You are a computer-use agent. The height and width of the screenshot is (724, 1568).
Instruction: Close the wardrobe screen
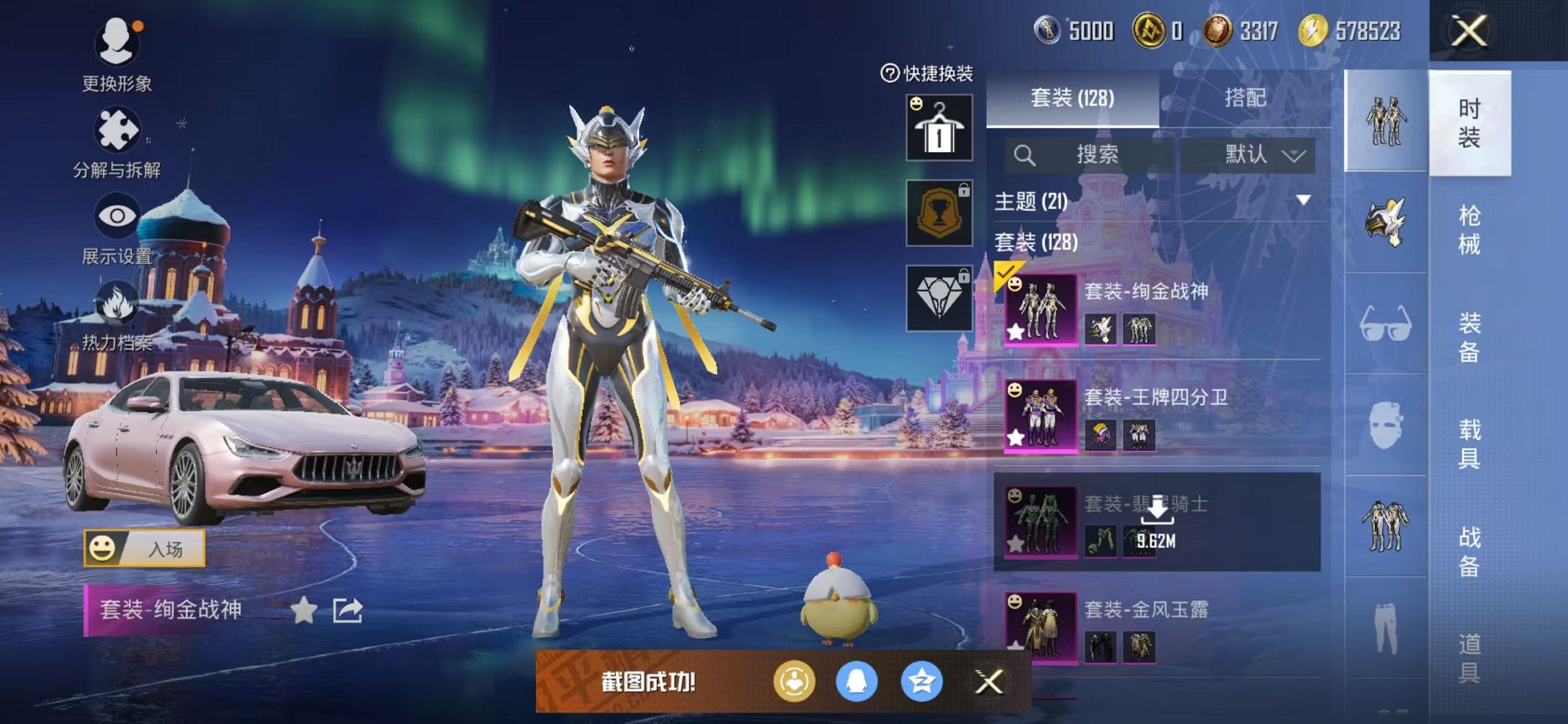[1468, 31]
